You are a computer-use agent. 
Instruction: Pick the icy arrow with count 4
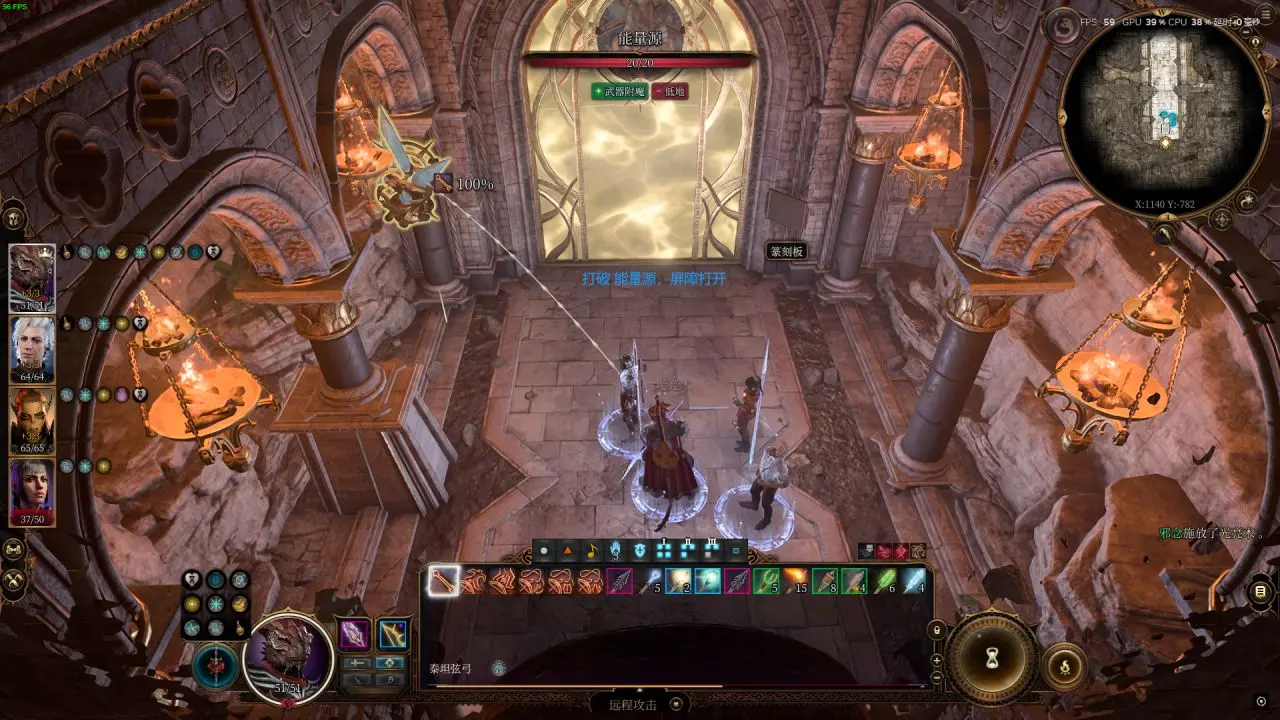pyautogui.click(x=914, y=581)
